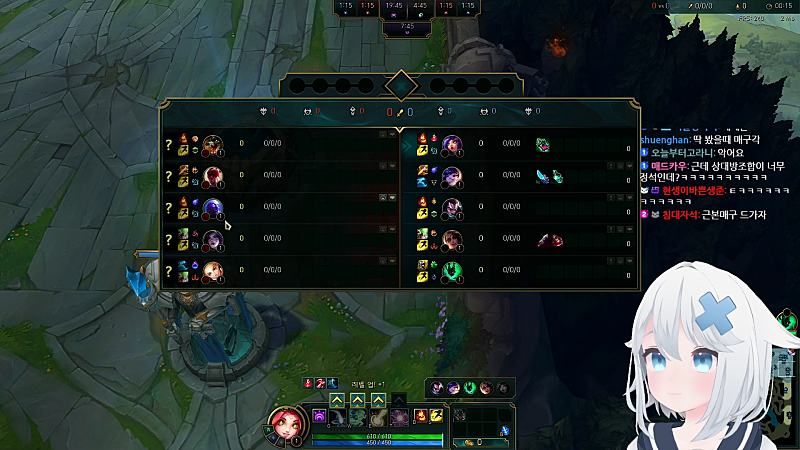This screenshot has height=450, width=800.
Task: Select the green glowing champion in scoreboard
Action: [x=451, y=271]
